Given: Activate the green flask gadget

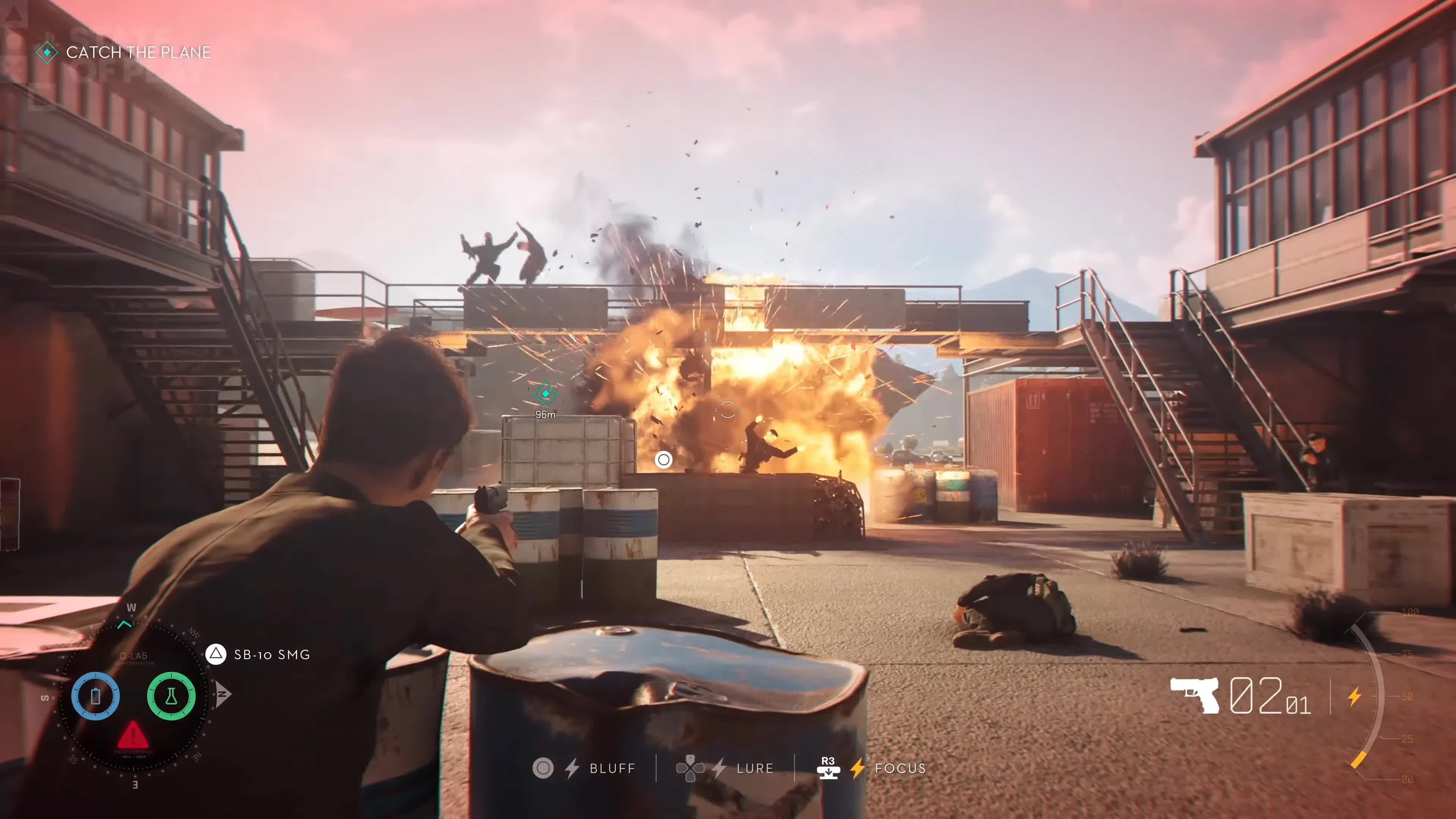Looking at the screenshot, I should click(x=171, y=696).
